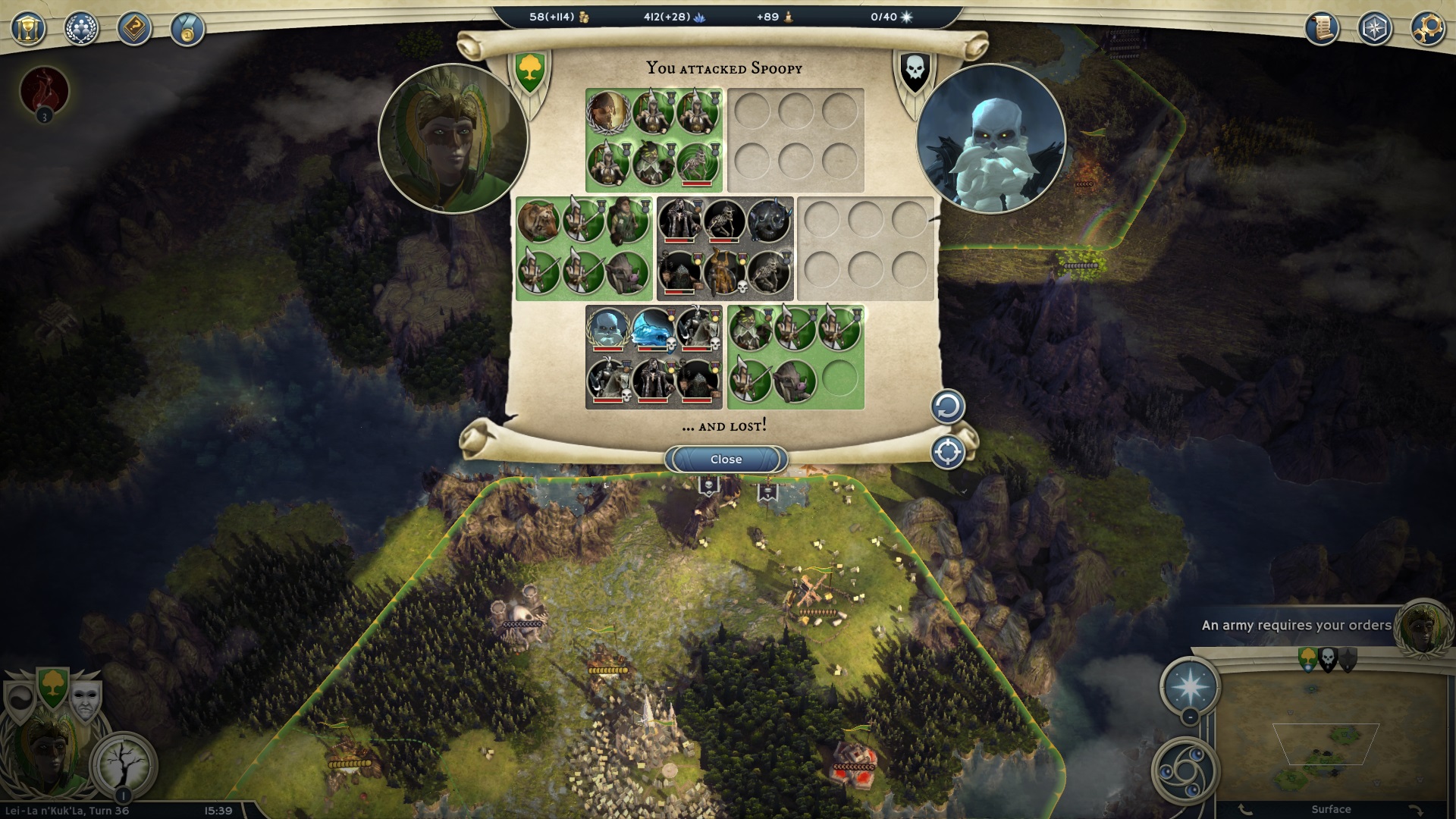
Task: Open the trophy victory conditions icon
Action: (x=28, y=29)
